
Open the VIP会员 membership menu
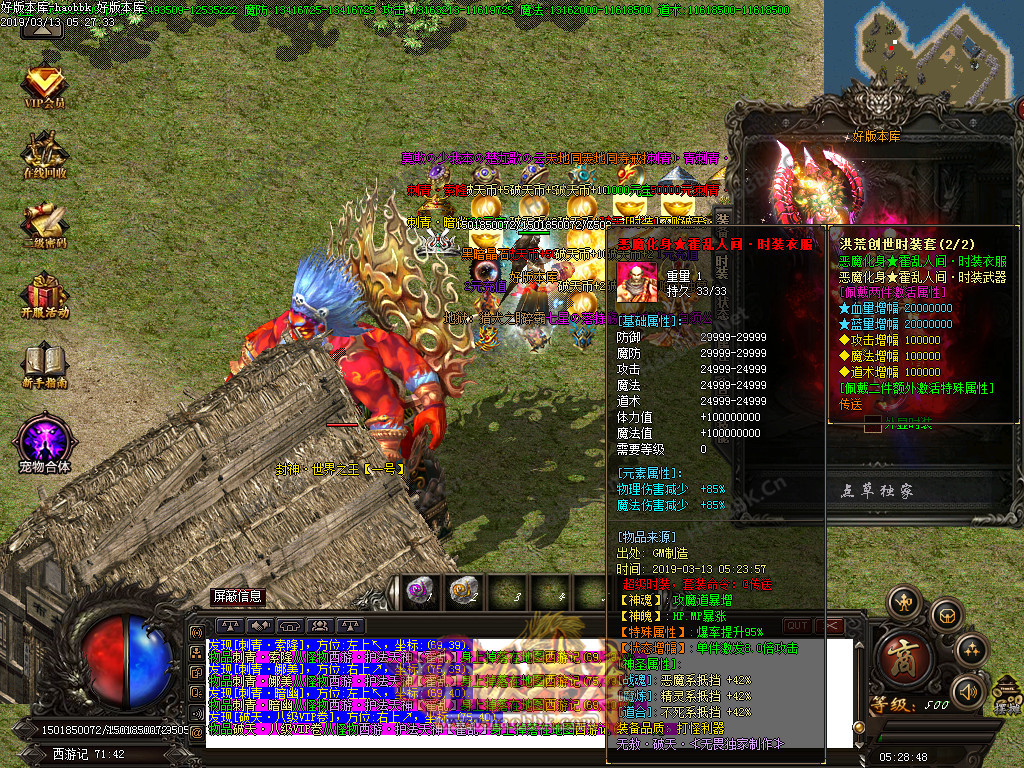coord(44,86)
